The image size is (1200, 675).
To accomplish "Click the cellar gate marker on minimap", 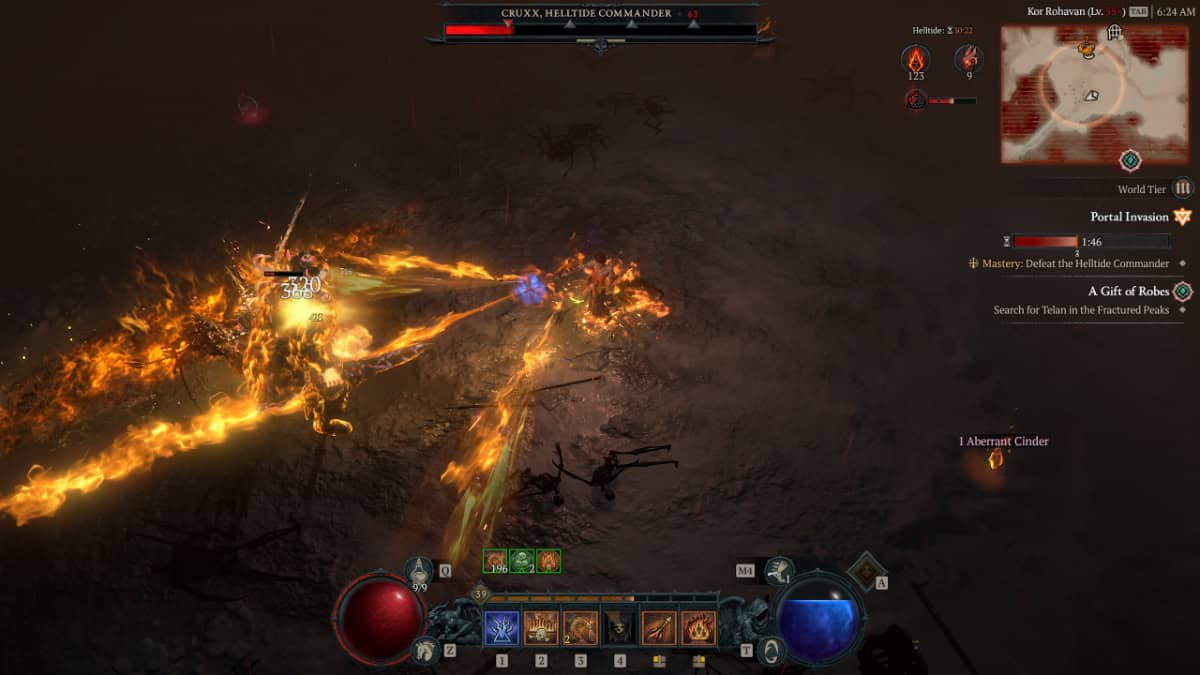I will 1114,33.
